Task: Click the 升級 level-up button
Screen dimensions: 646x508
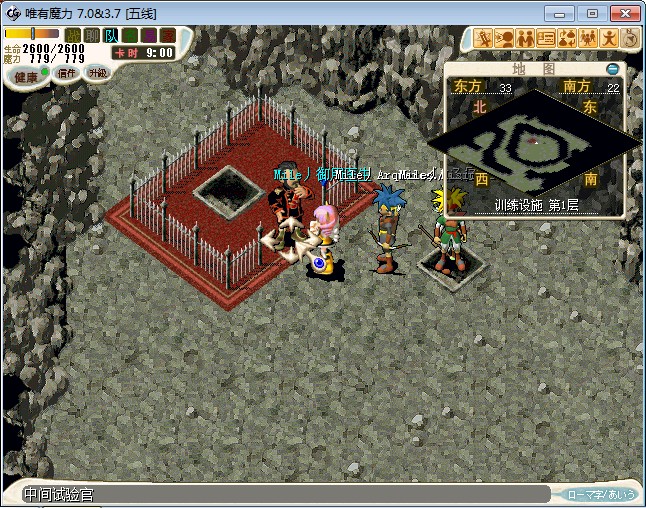Action: (97, 72)
